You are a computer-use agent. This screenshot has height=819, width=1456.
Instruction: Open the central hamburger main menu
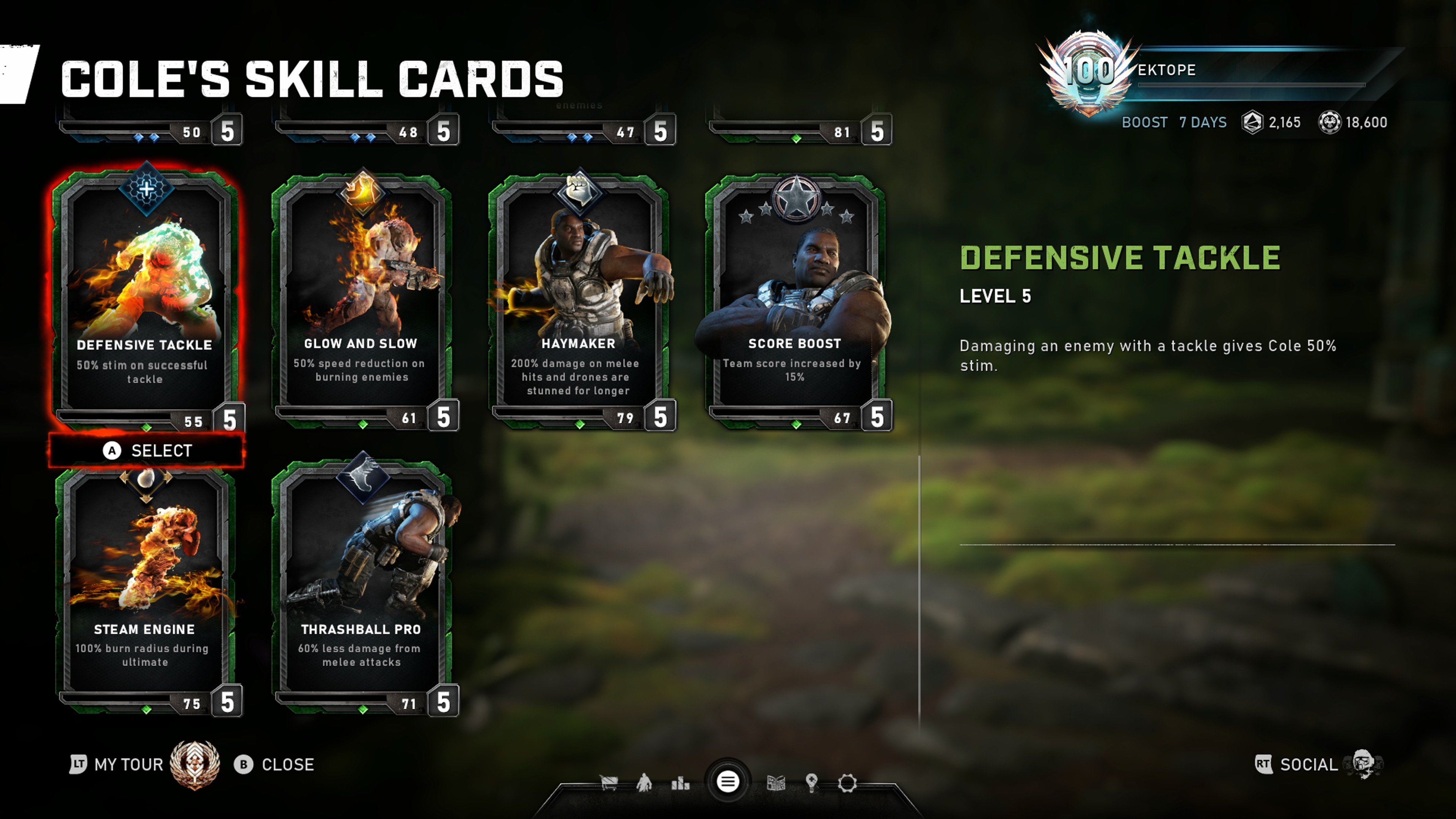tap(728, 782)
